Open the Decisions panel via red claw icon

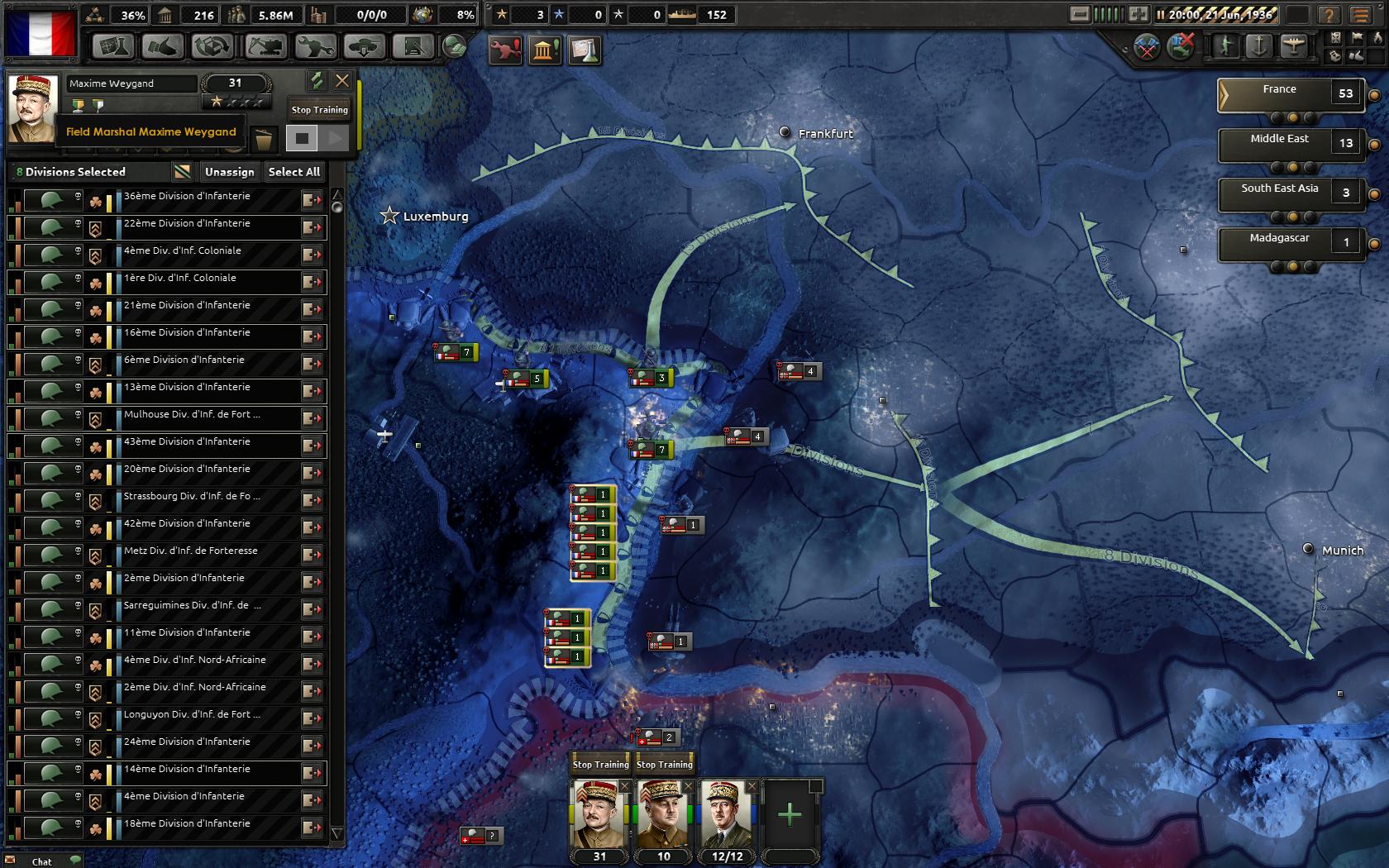pyautogui.click(x=504, y=50)
